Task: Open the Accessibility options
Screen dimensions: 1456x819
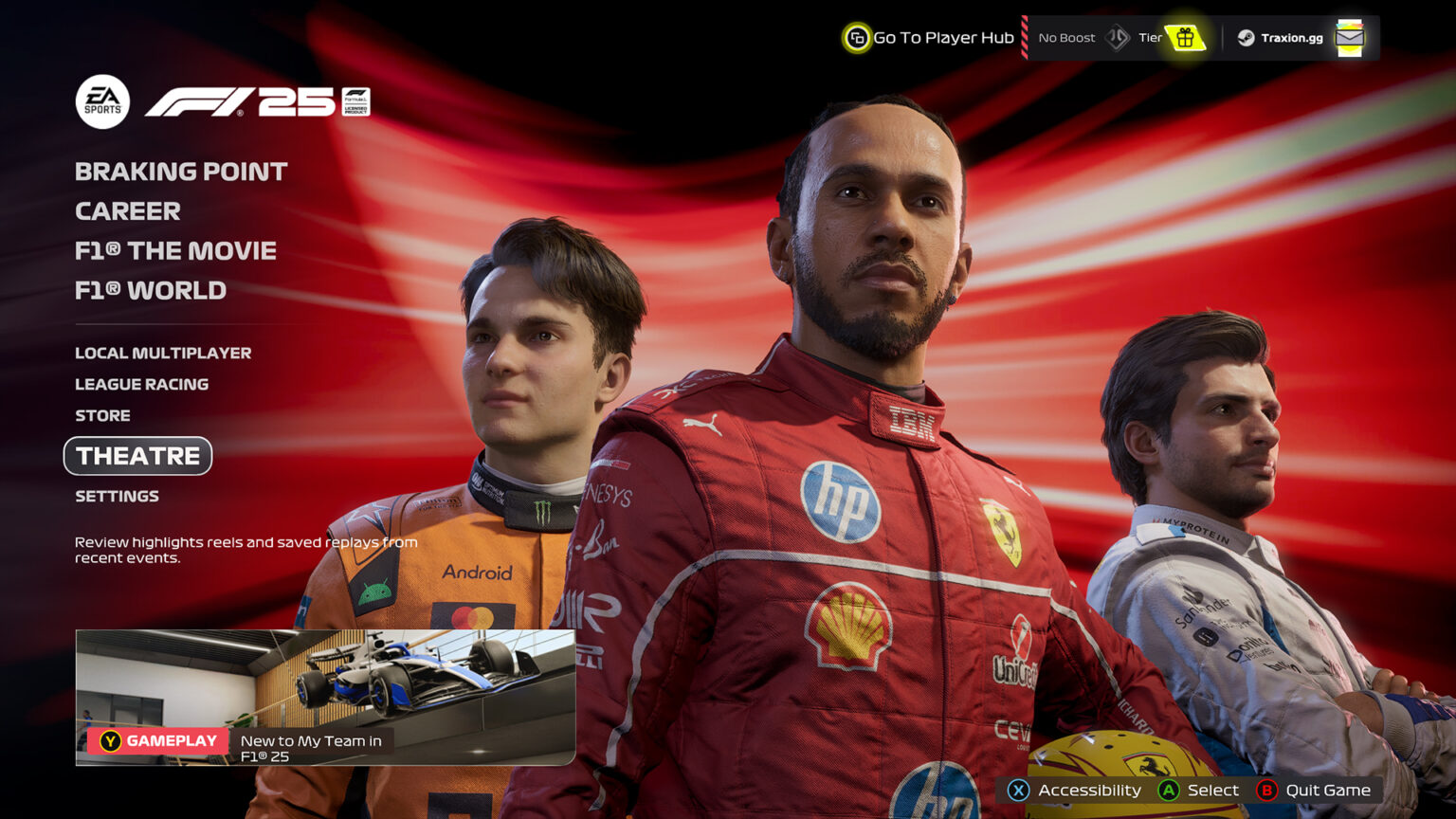Action: (x=1075, y=791)
